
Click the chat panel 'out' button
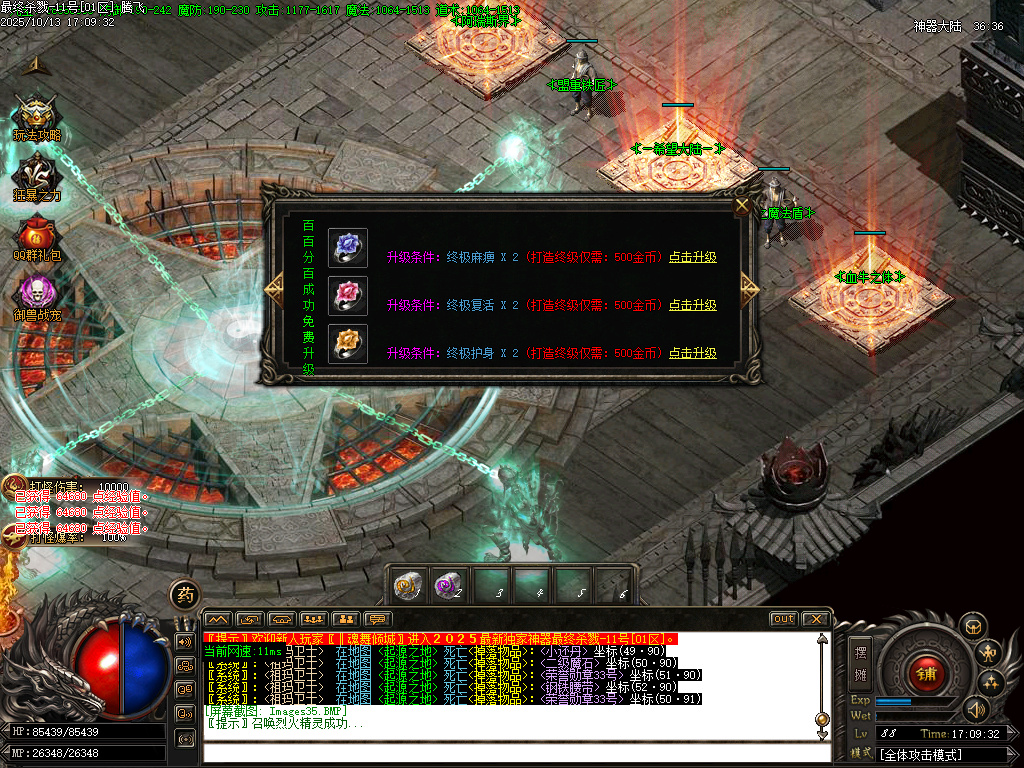coord(784,619)
